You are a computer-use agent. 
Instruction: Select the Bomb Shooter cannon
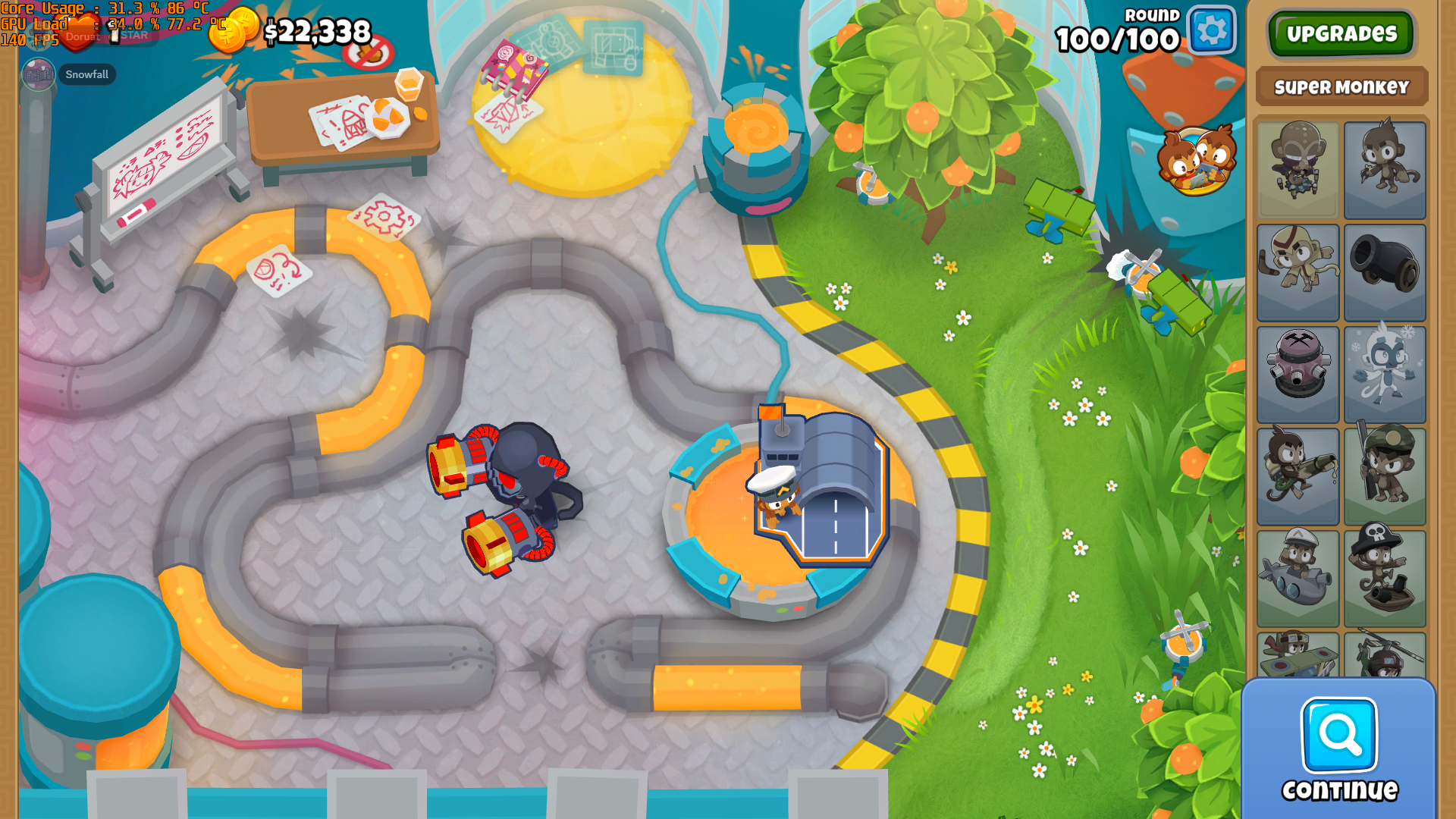pos(1384,272)
